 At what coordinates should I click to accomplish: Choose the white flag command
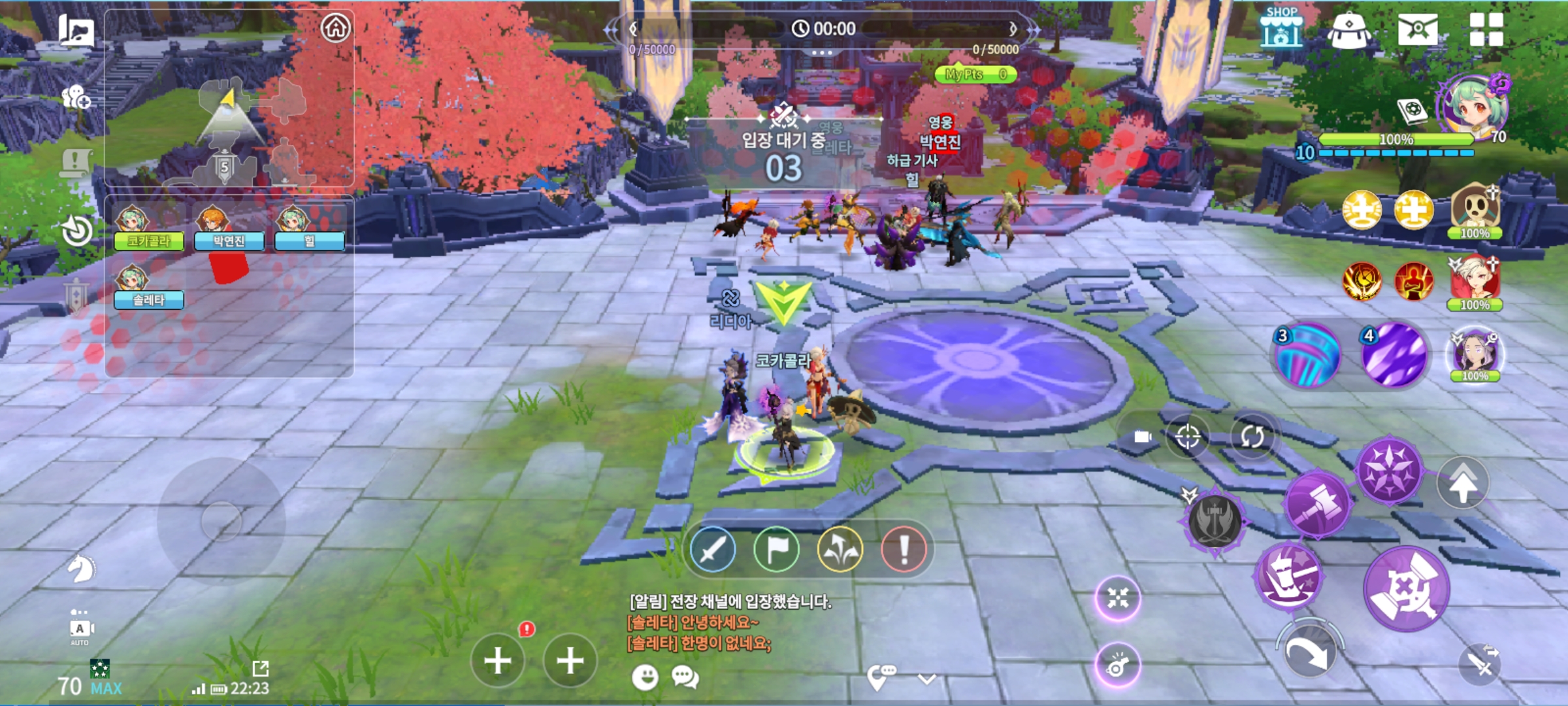pos(776,549)
